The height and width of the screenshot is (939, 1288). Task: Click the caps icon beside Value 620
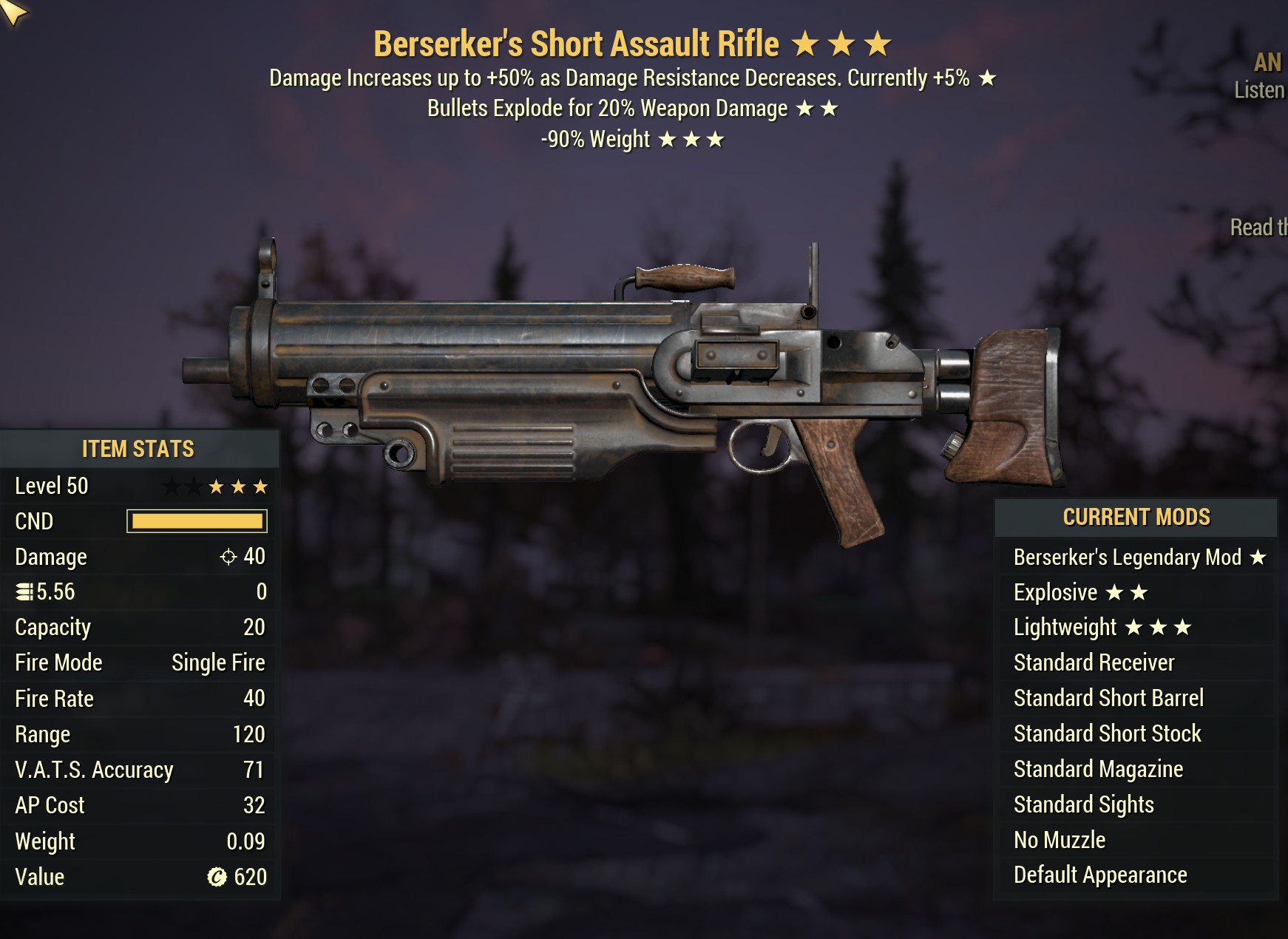pyautogui.click(x=215, y=877)
